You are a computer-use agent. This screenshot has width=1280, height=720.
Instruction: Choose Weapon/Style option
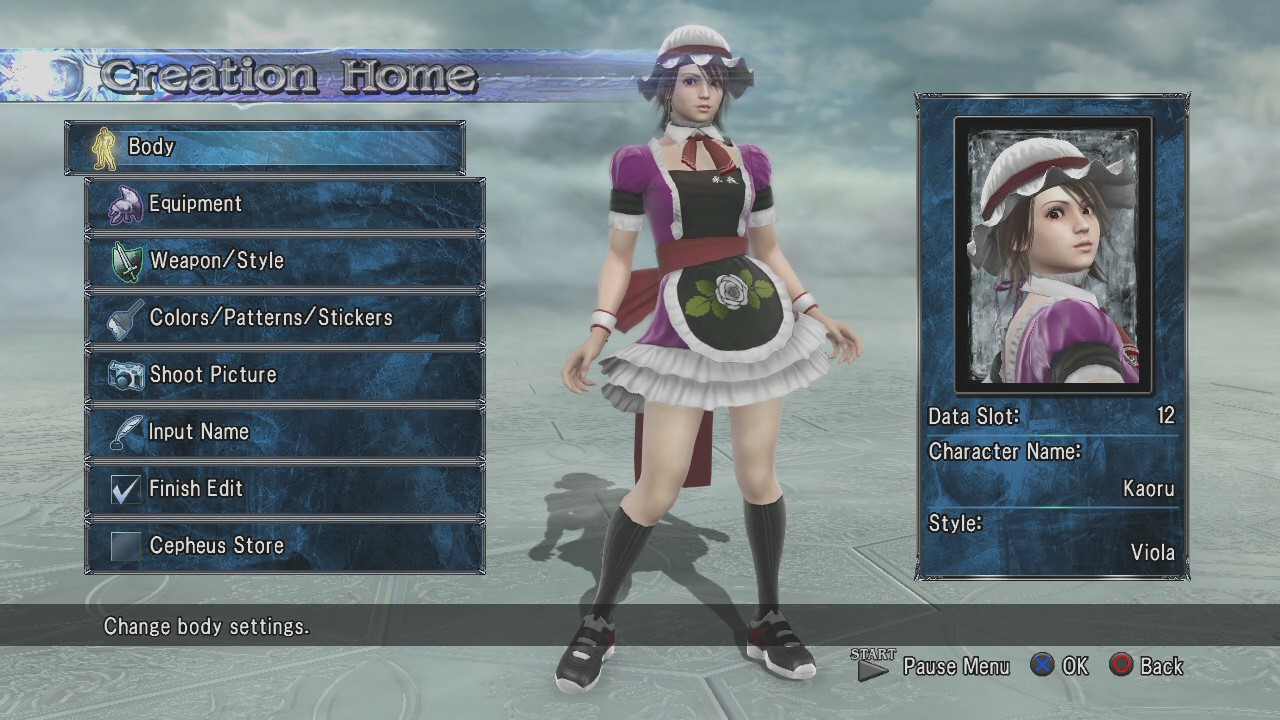tap(285, 261)
